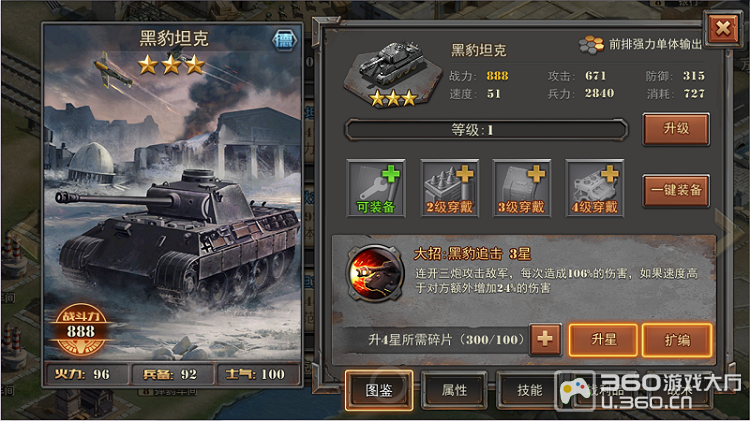Click the 升星 star-up button
This screenshot has height=421, width=750.
point(603,340)
